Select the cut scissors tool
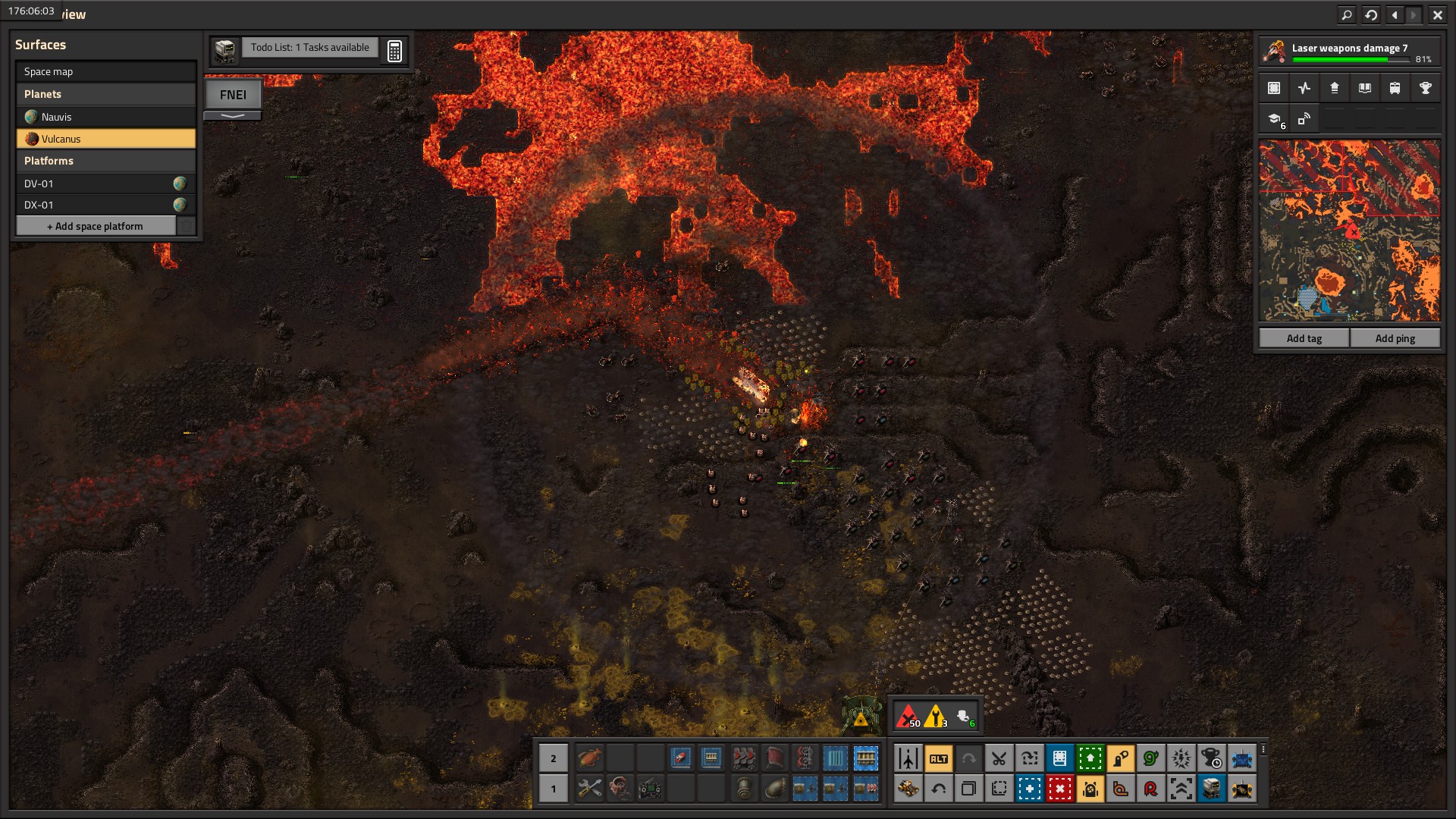1456x819 pixels. (999, 758)
